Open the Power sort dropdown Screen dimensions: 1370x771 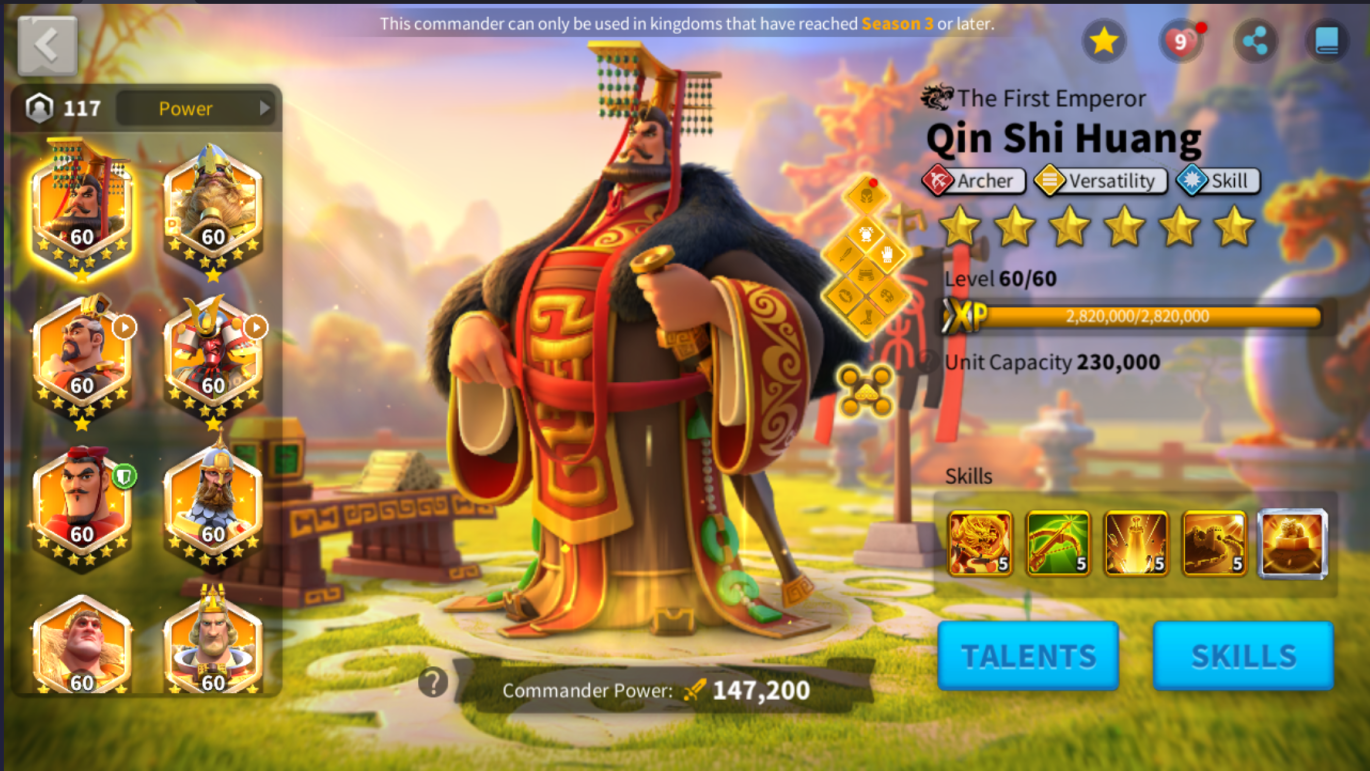point(196,108)
